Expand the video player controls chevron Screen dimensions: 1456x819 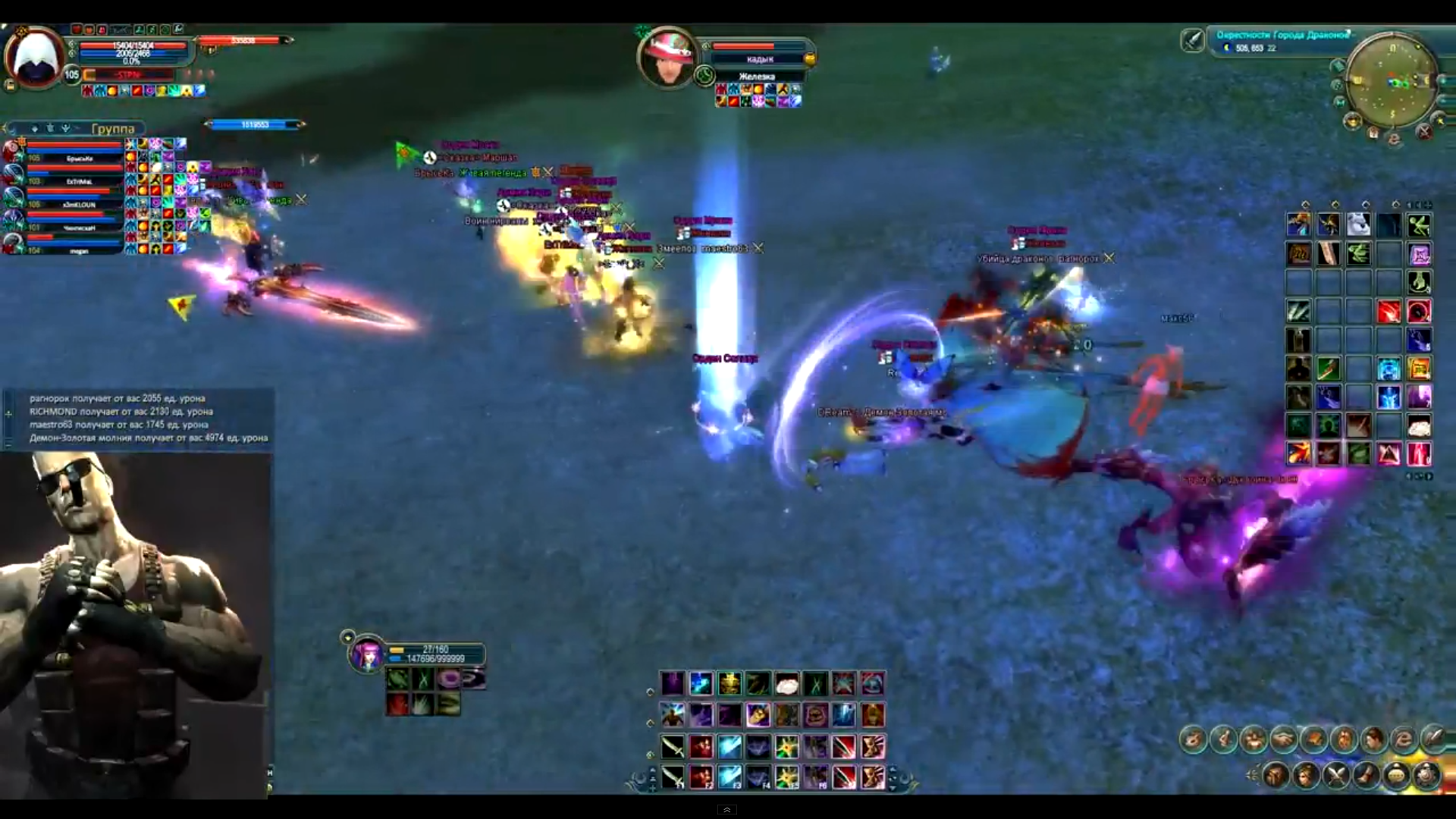pyautogui.click(x=726, y=810)
